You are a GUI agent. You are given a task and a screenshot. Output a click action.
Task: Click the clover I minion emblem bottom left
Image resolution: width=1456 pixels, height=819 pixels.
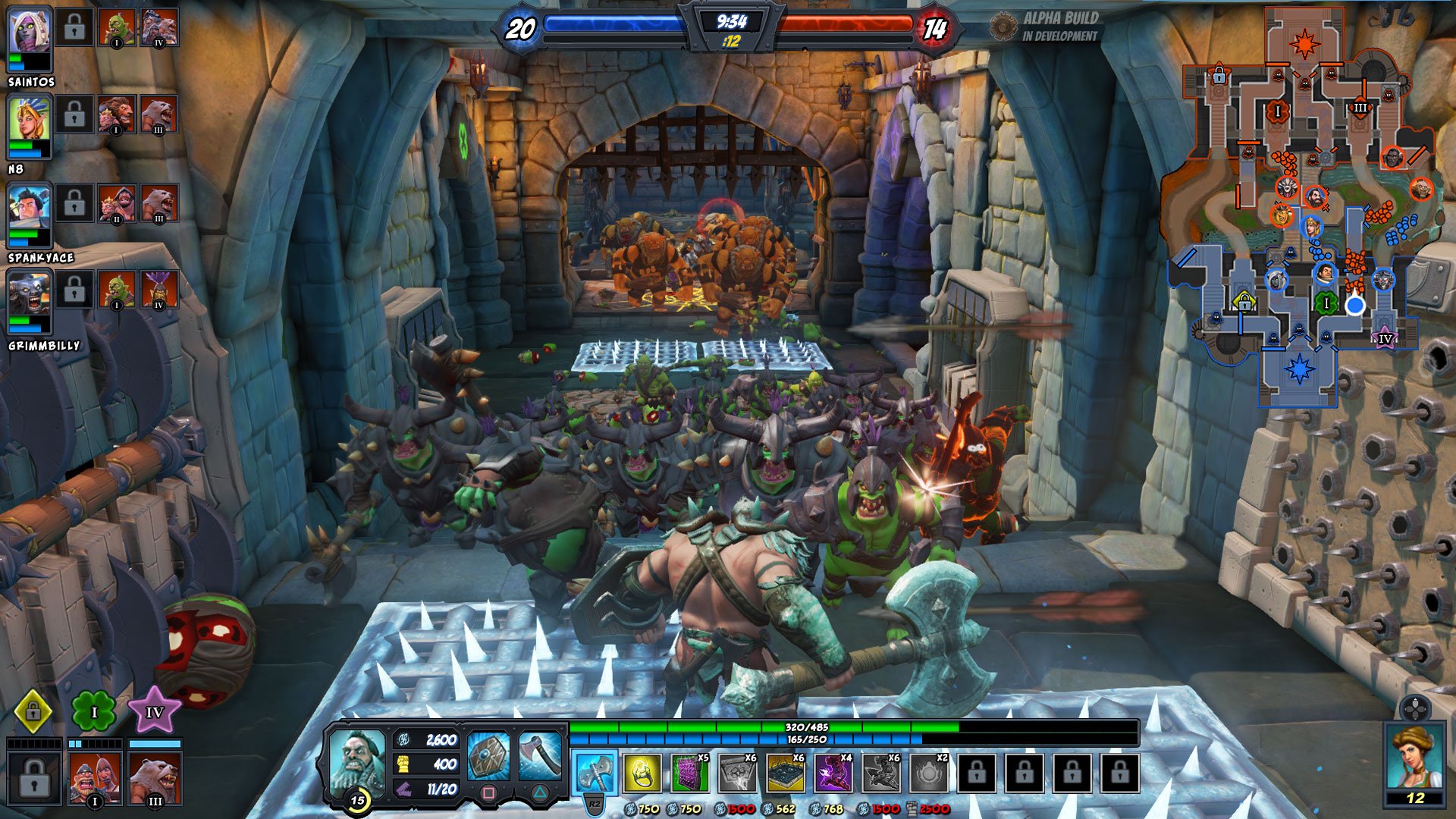click(x=93, y=711)
